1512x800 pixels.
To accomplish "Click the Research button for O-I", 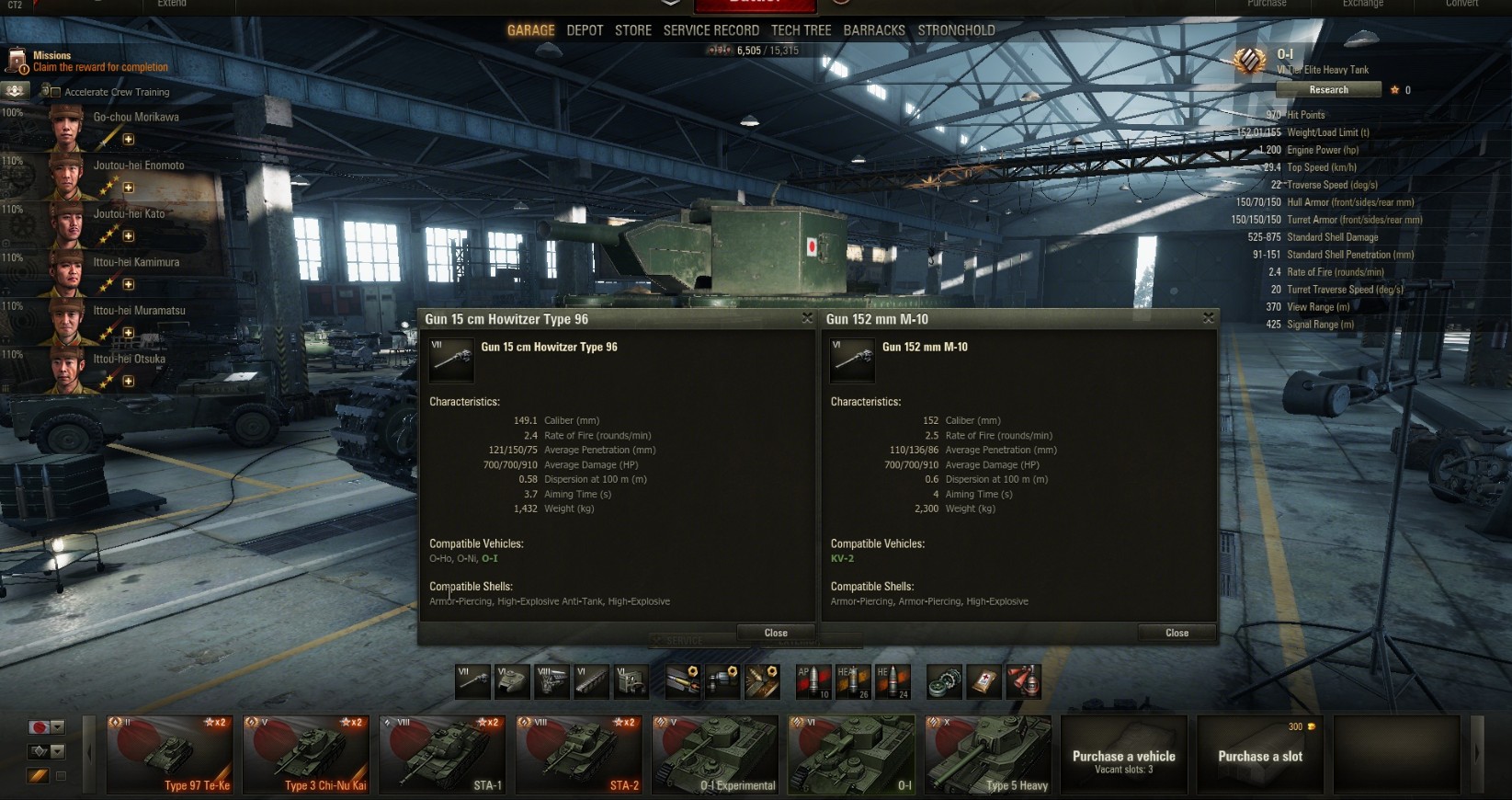I will point(1328,90).
